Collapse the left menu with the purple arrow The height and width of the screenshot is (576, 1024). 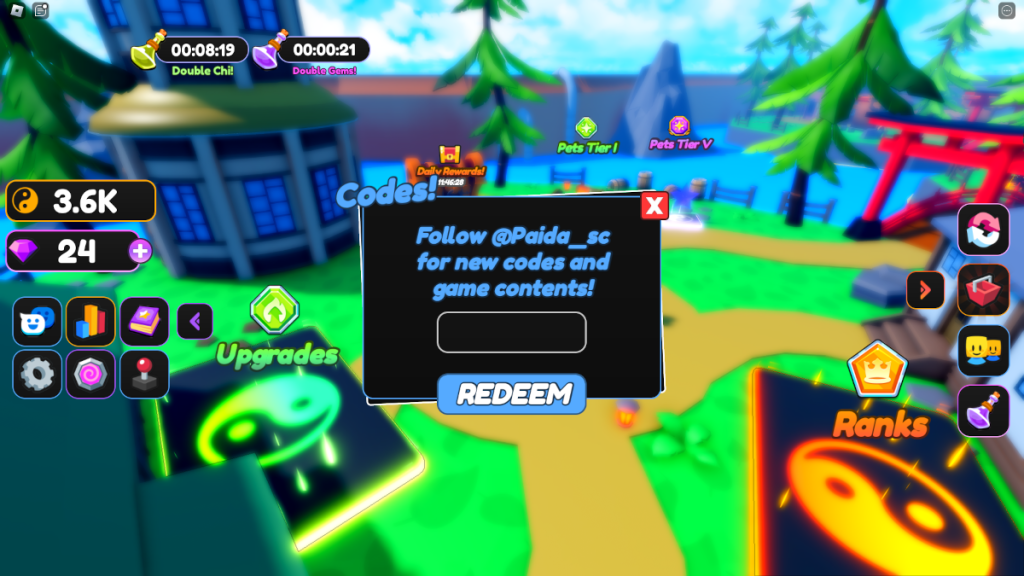pyautogui.click(x=195, y=322)
